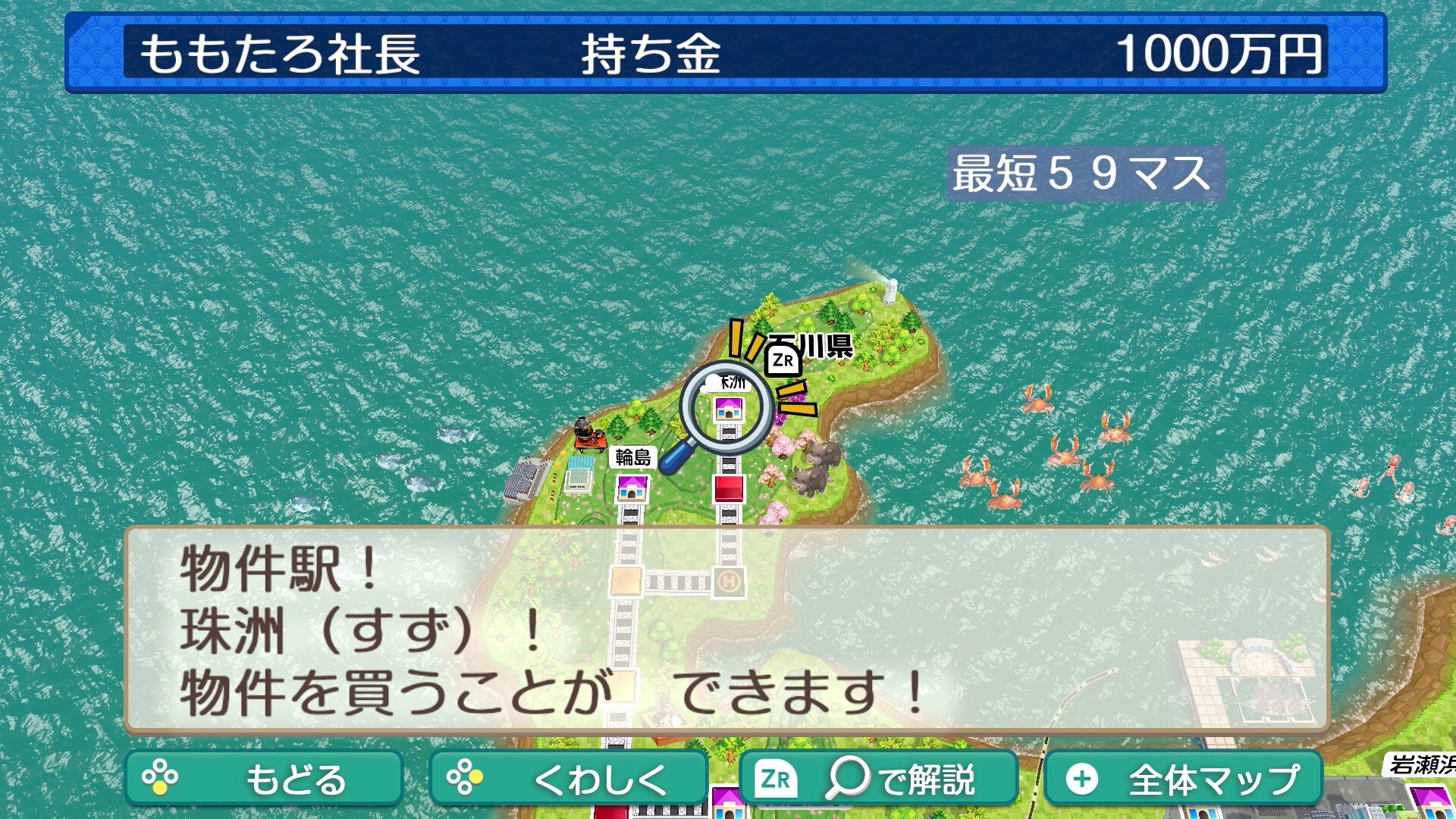Open the で解説 explanation button
Image resolution: width=1456 pixels, height=819 pixels.
[878, 778]
